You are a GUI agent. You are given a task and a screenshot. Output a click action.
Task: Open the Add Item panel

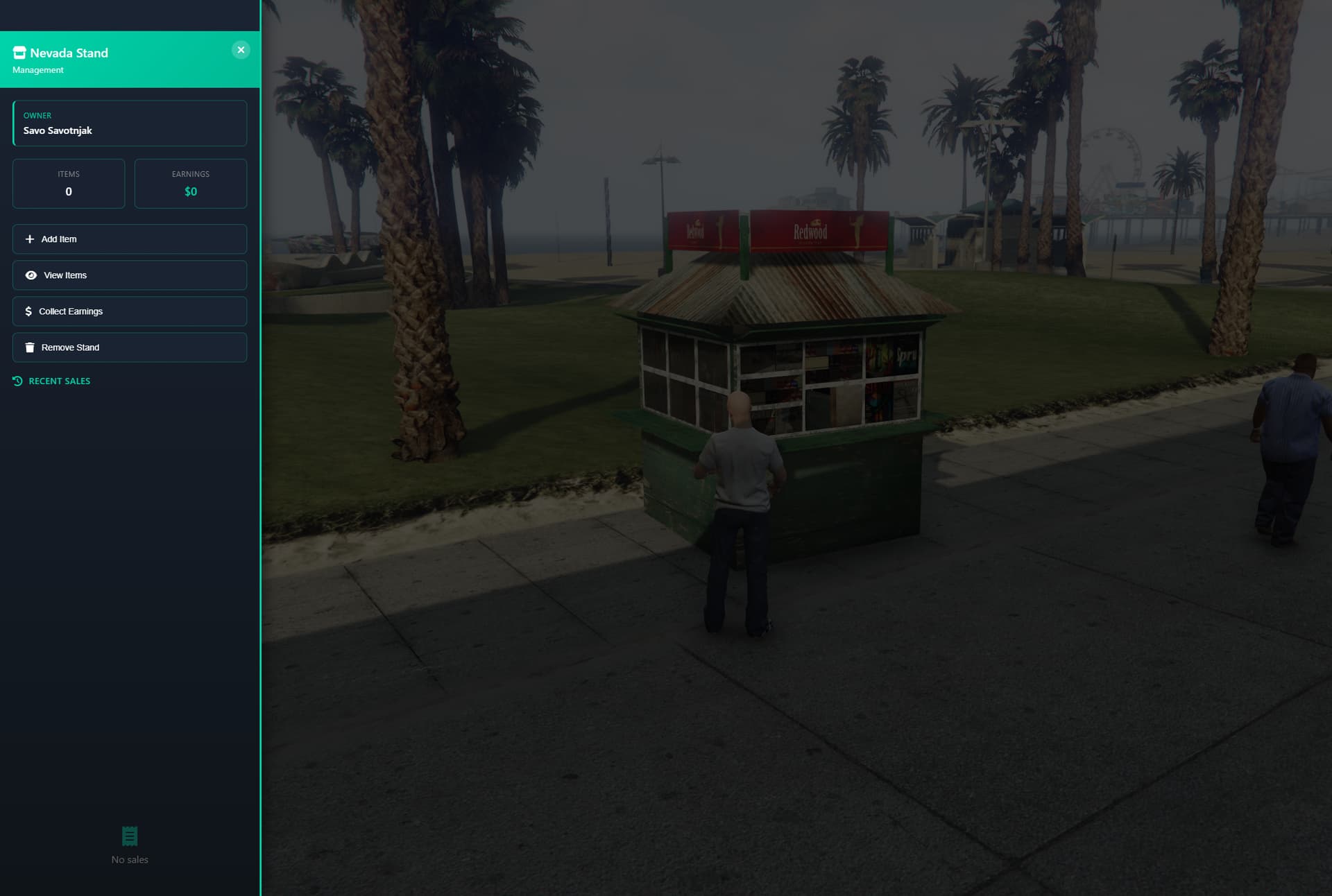pyautogui.click(x=129, y=239)
